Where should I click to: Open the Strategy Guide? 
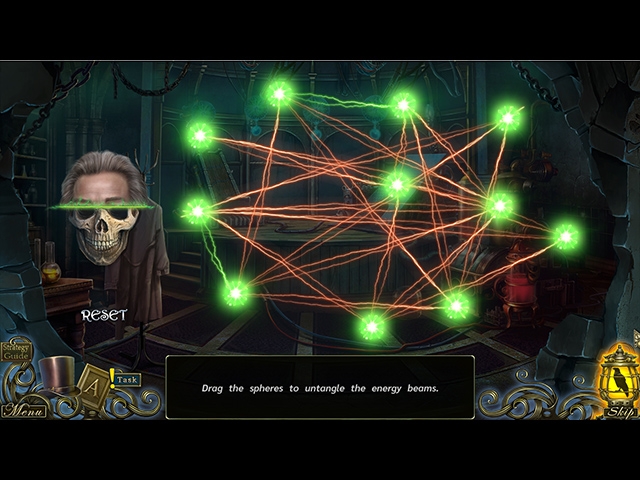pos(16,350)
